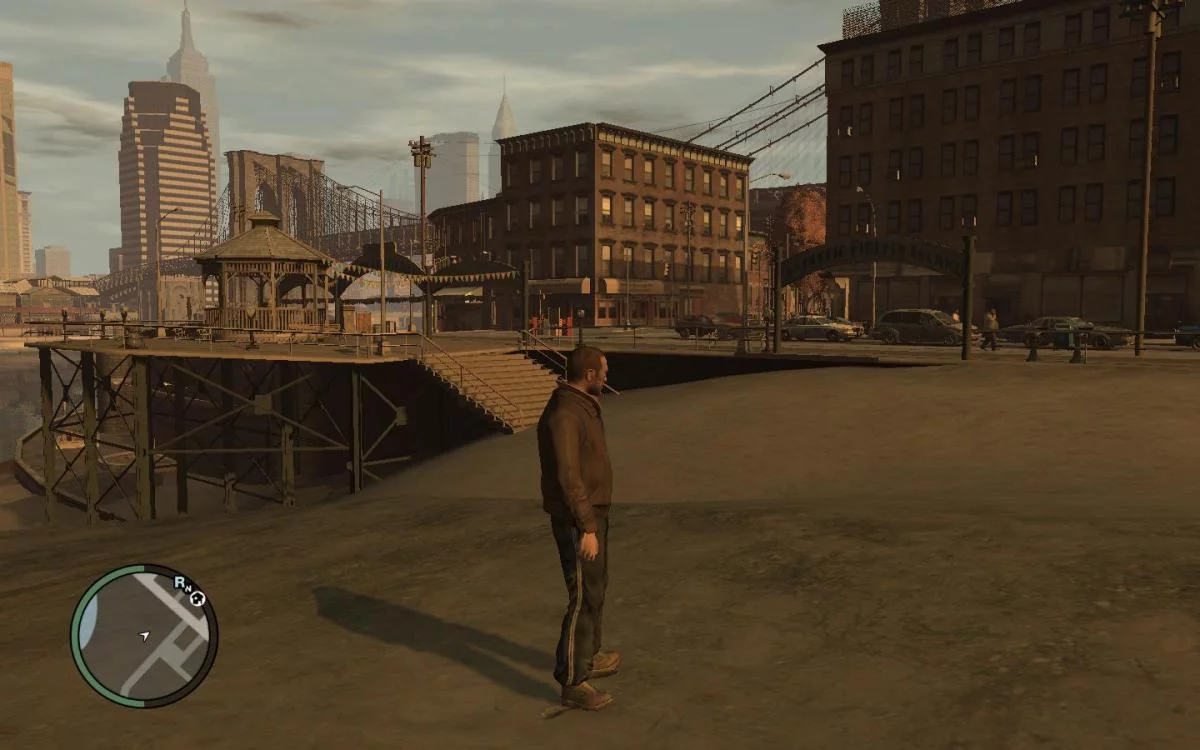The height and width of the screenshot is (750, 1200).
Task: Click the white player arrow on the minimap
Action: pos(144,635)
